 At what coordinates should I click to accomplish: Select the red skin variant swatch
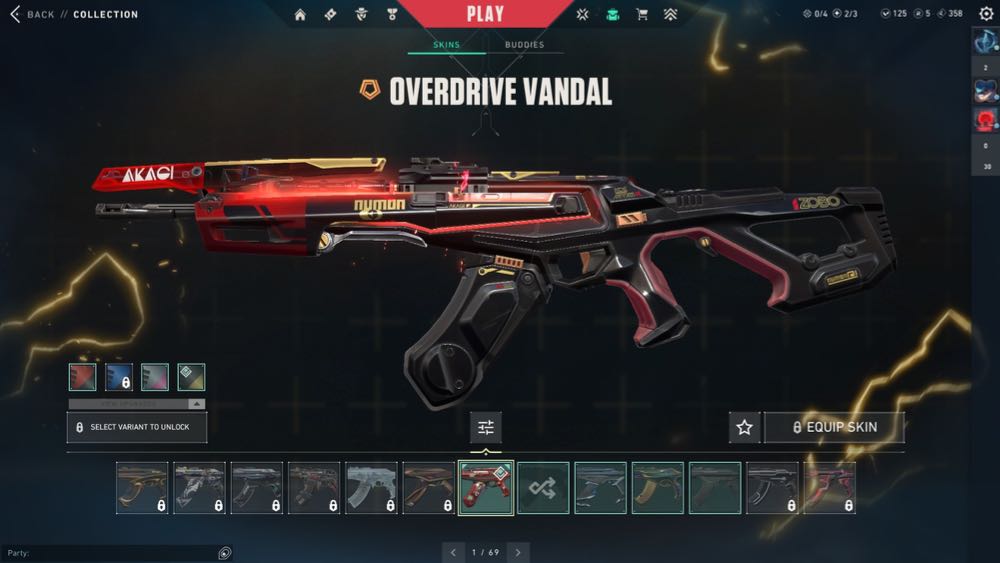pyautogui.click(x=83, y=377)
